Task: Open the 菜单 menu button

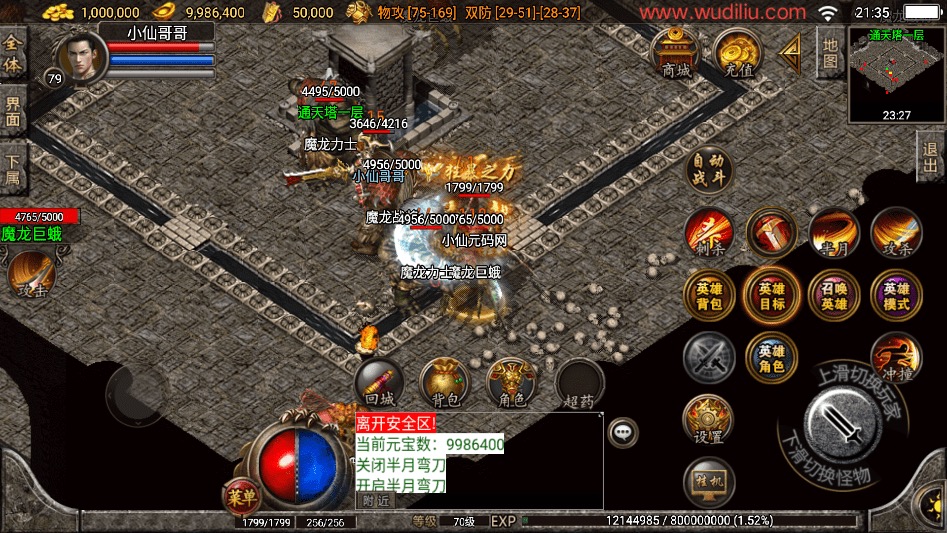Action: point(240,494)
